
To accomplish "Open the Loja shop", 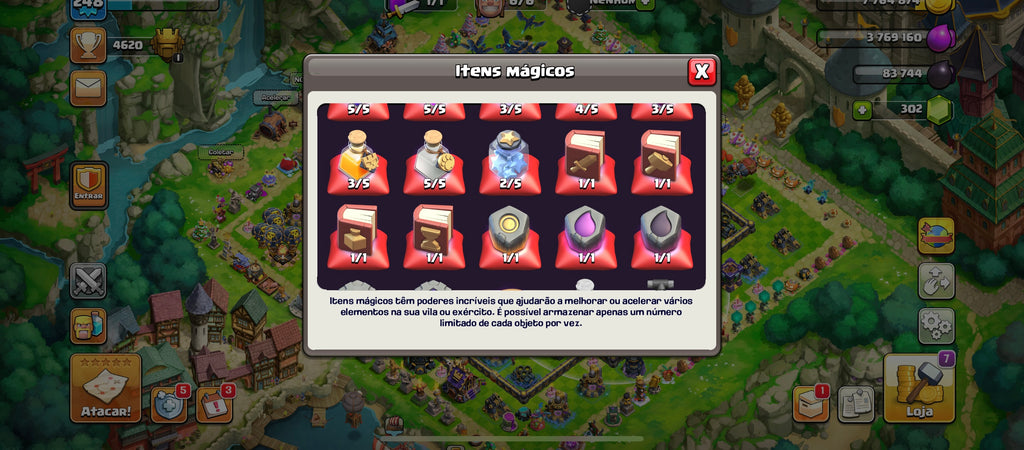I will point(919,388).
